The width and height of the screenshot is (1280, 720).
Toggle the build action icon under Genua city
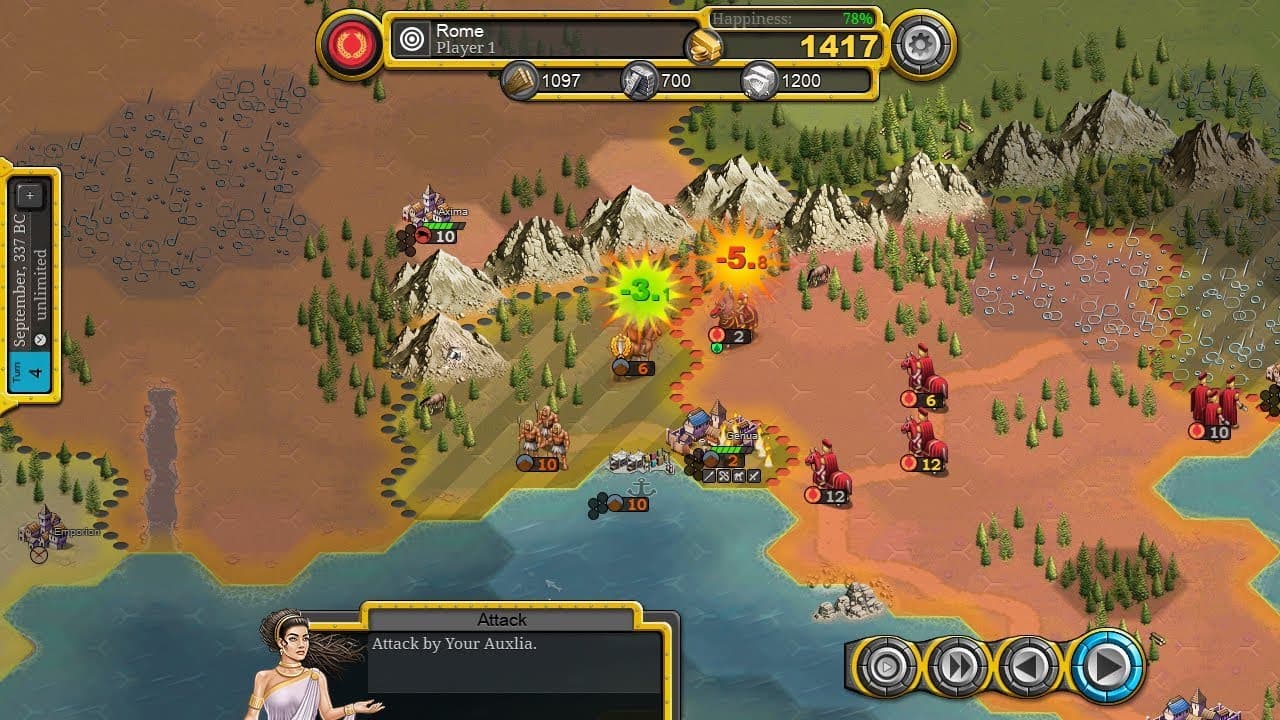tap(723, 474)
